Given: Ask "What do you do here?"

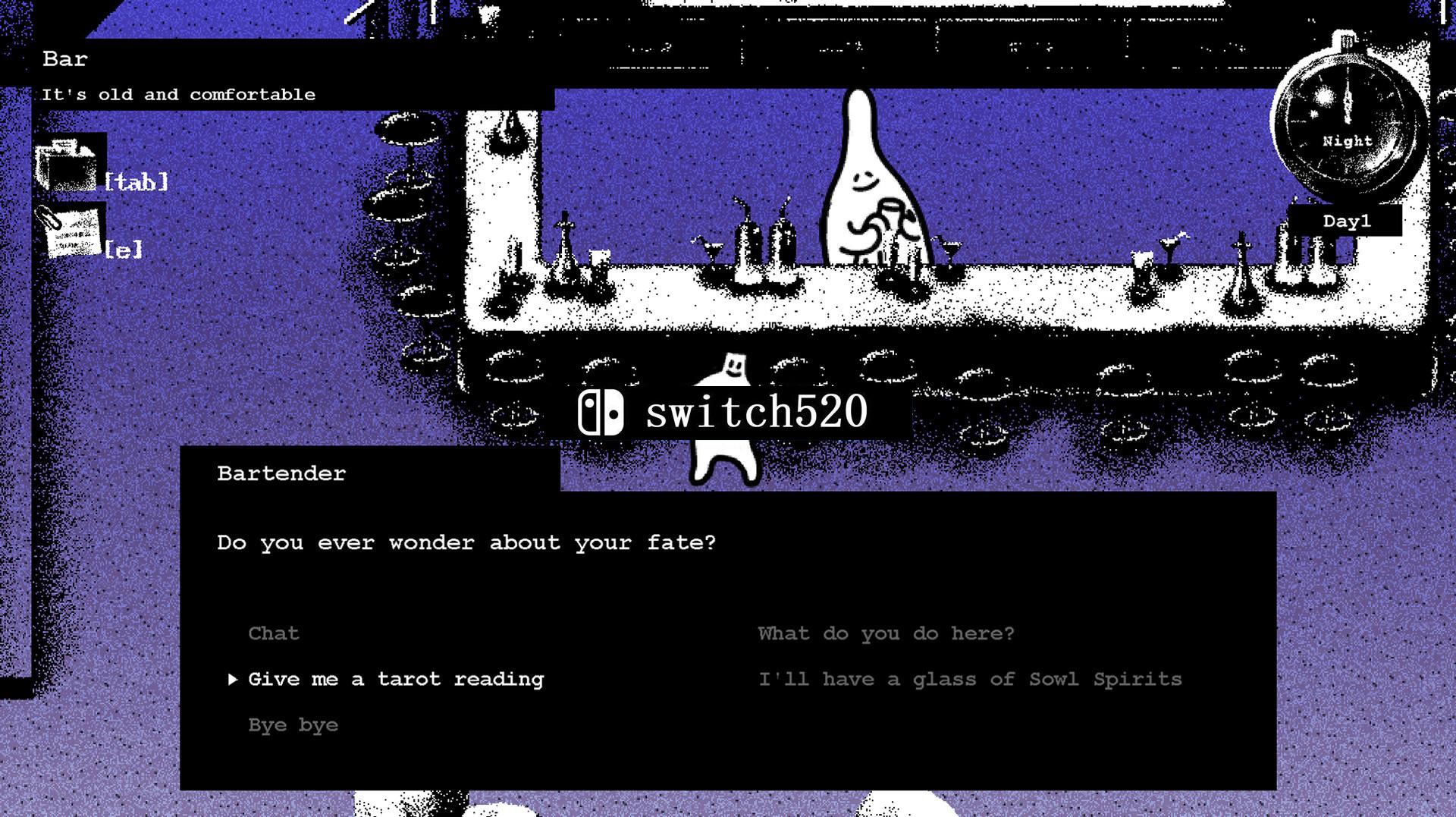Looking at the screenshot, I should pos(885,633).
